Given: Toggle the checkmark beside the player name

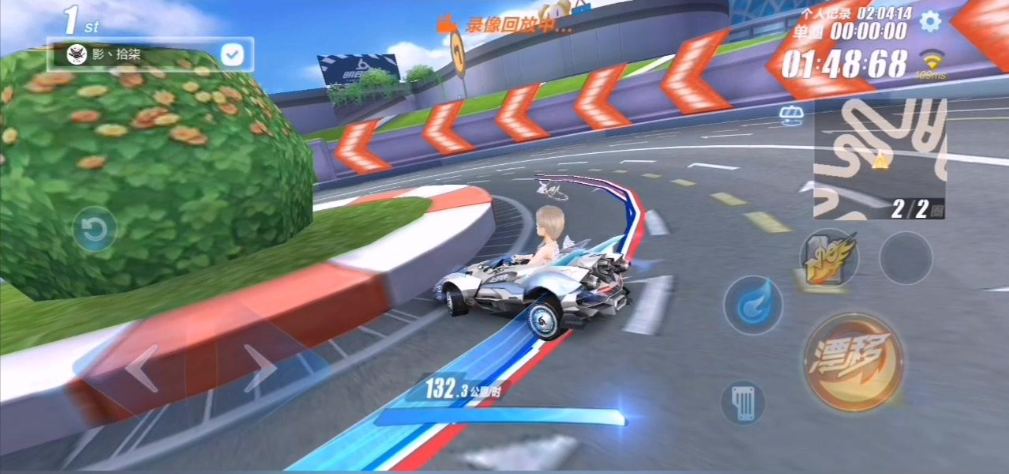Looking at the screenshot, I should (x=232, y=54).
